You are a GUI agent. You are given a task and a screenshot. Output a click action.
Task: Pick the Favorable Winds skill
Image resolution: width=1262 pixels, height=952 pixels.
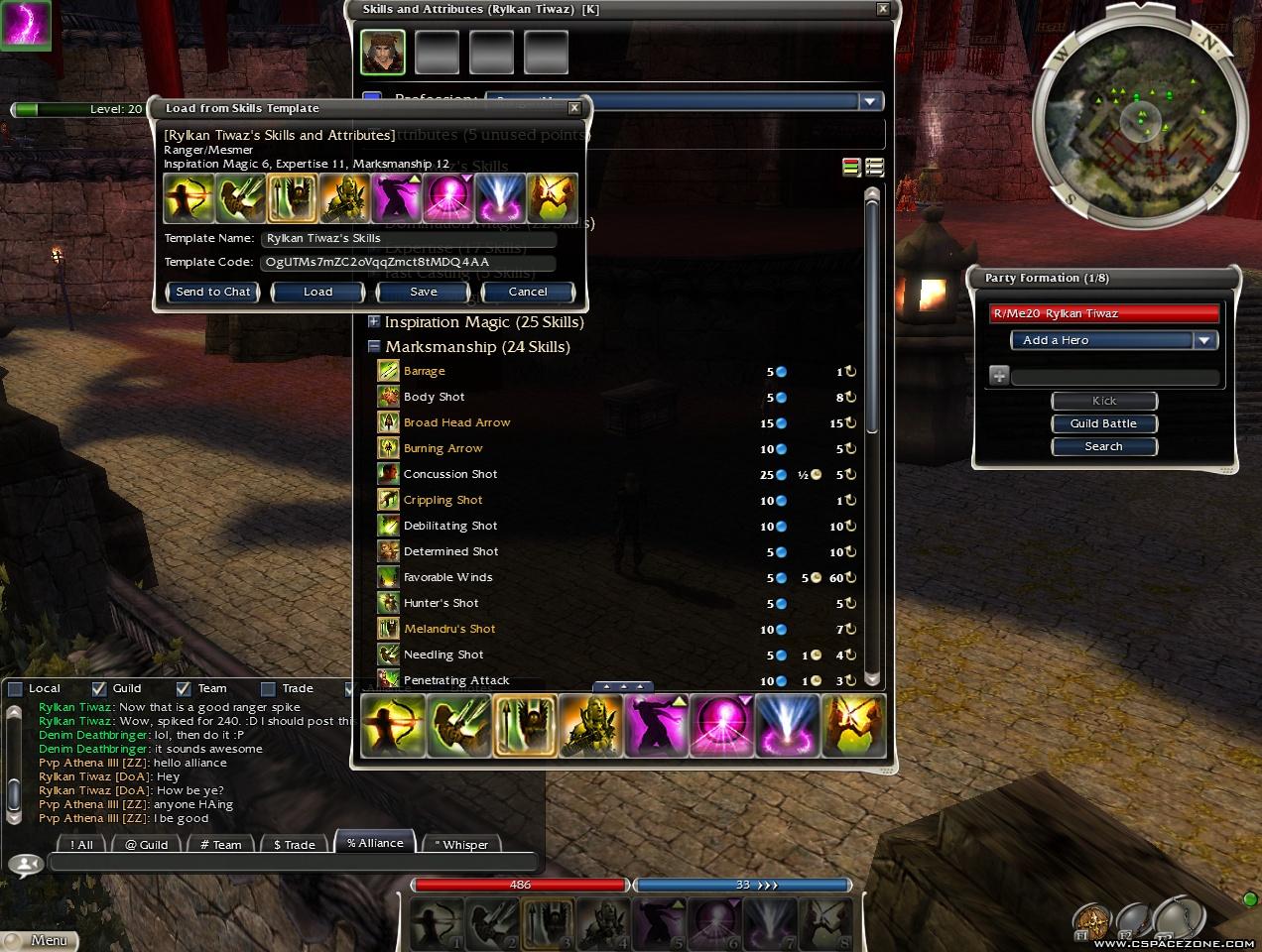pos(447,577)
